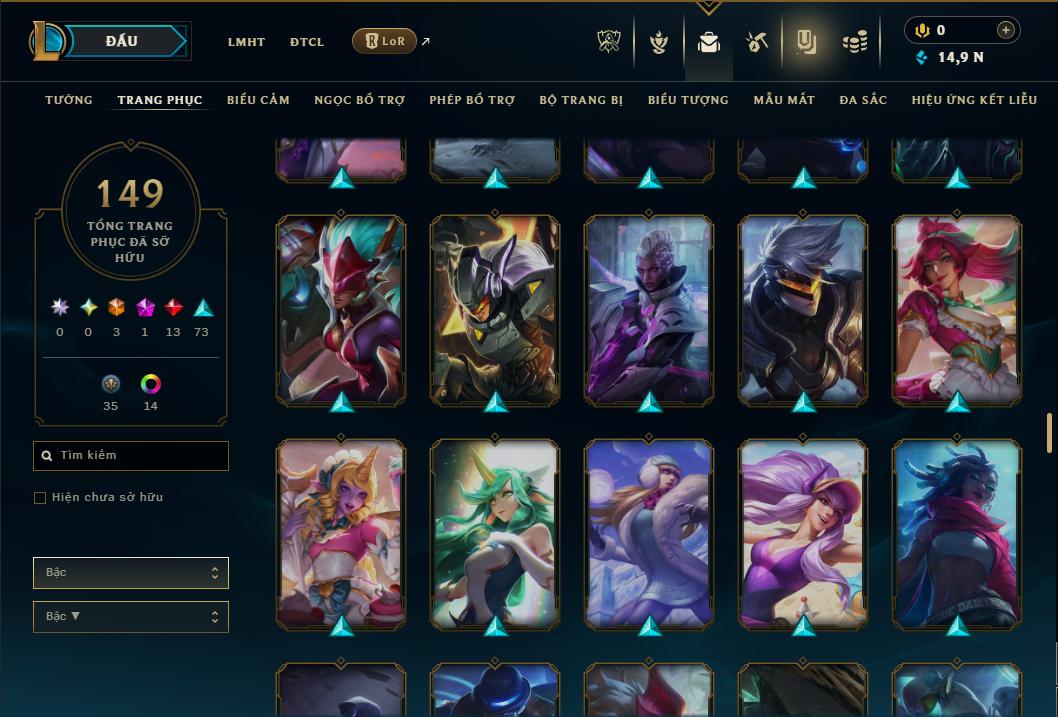Show the BIỂU TƯỢNG tab
The image size is (1058, 717).
click(x=688, y=100)
